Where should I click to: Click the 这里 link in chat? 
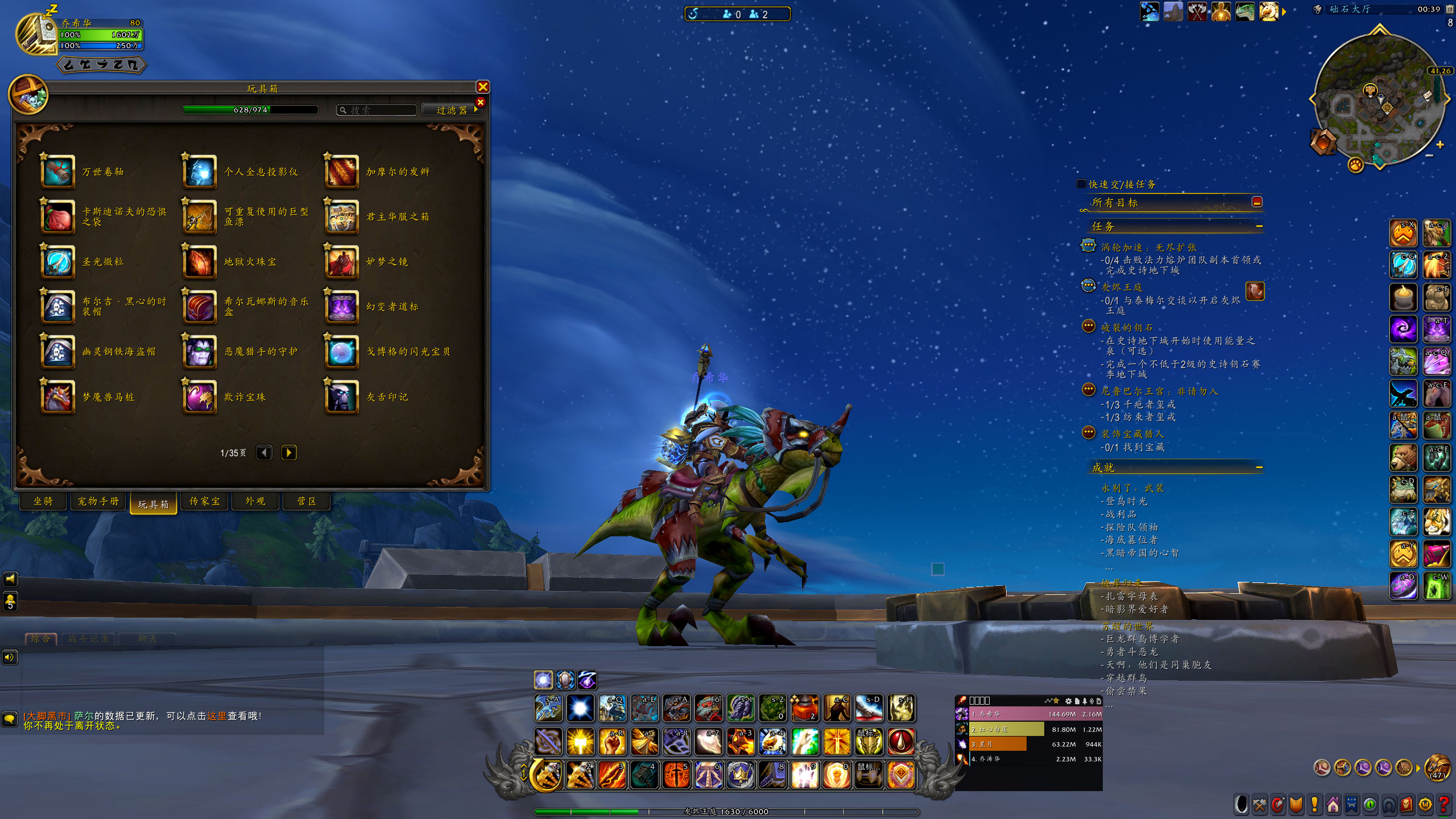[217, 716]
